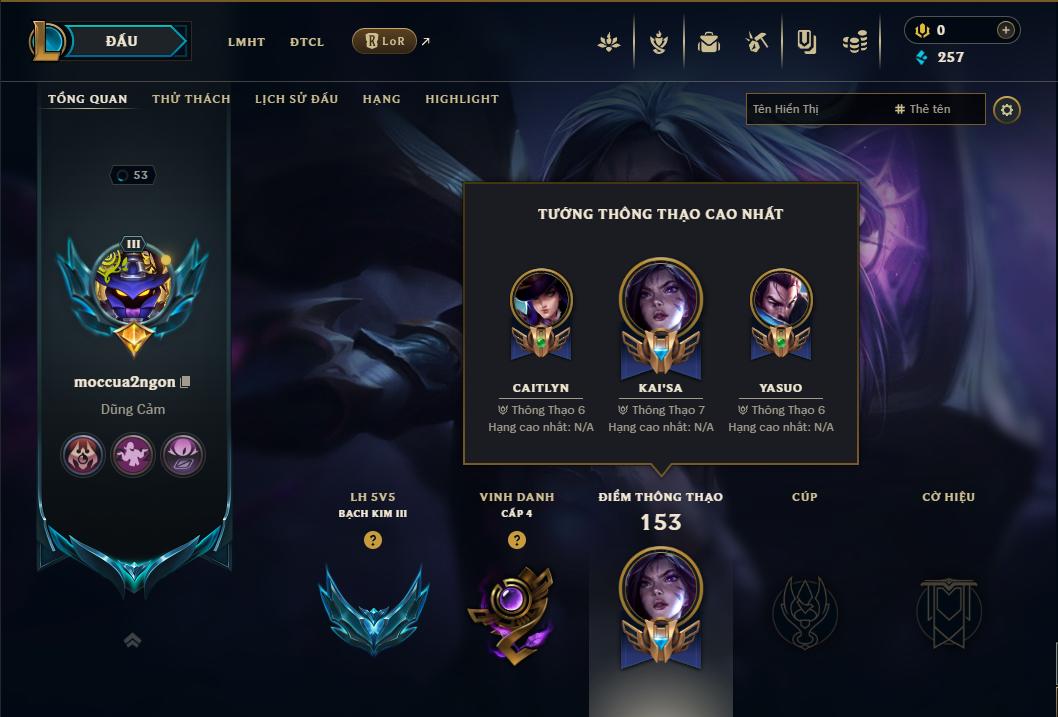Show help for LH 5v5 rank
1058x717 pixels.
373,540
